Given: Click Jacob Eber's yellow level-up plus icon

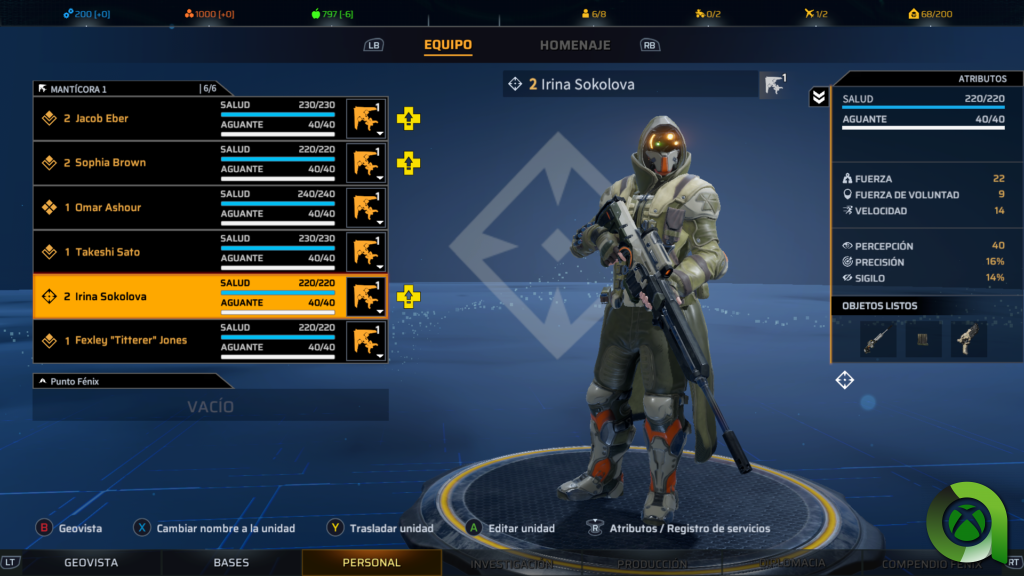Looking at the screenshot, I should pyautogui.click(x=408, y=119).
